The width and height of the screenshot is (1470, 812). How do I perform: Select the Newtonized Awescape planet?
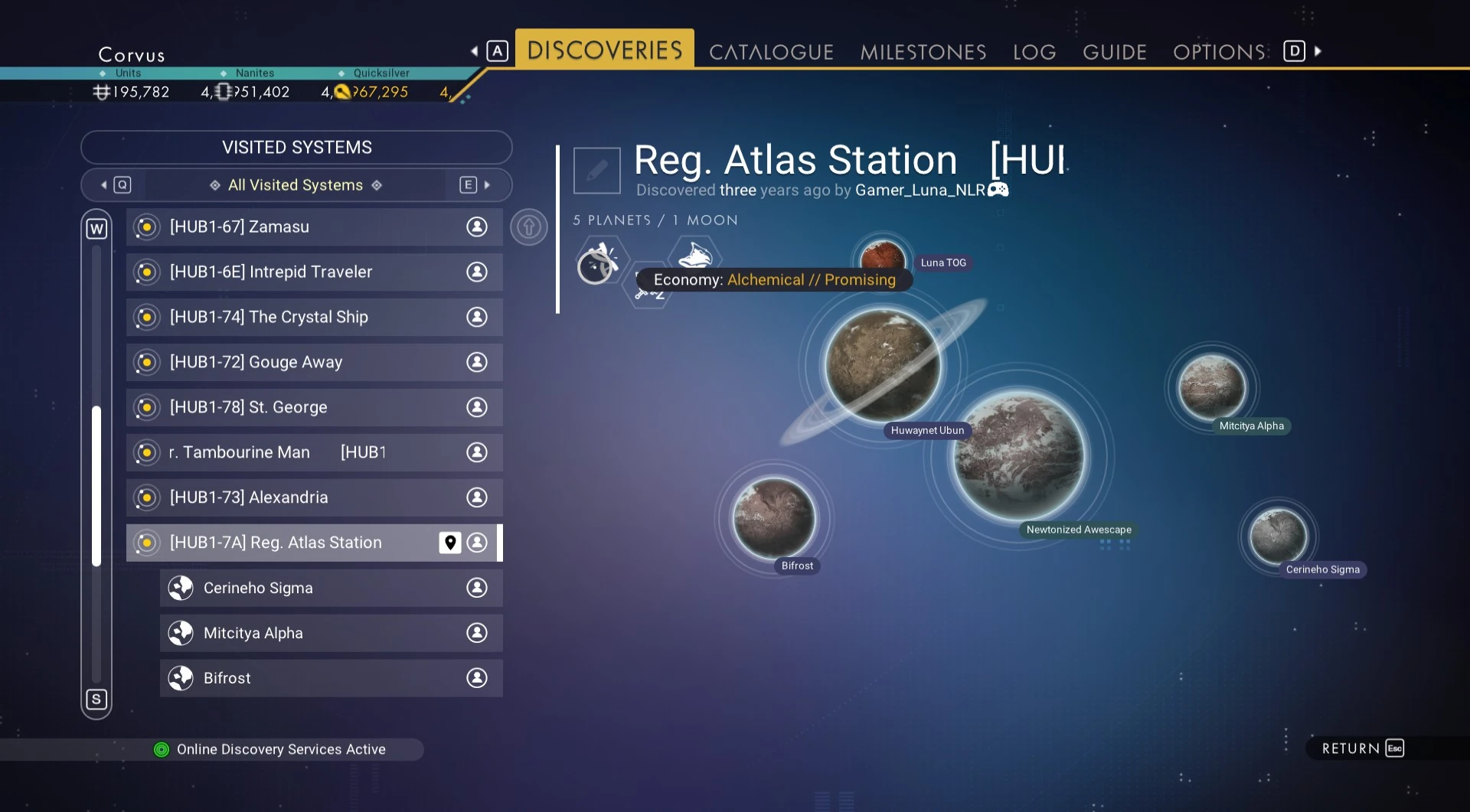[1018, 457]
